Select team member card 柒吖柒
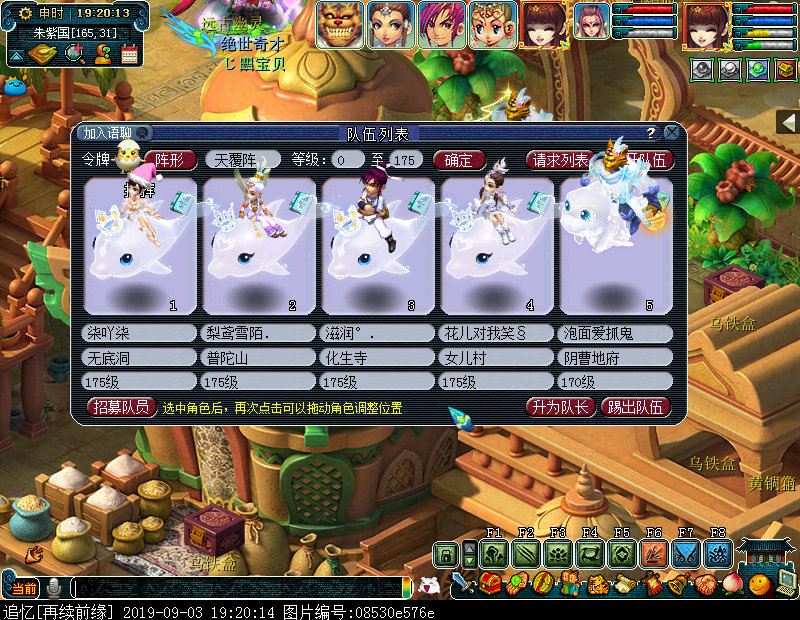 pyautogui.click(x=139, y=246)
